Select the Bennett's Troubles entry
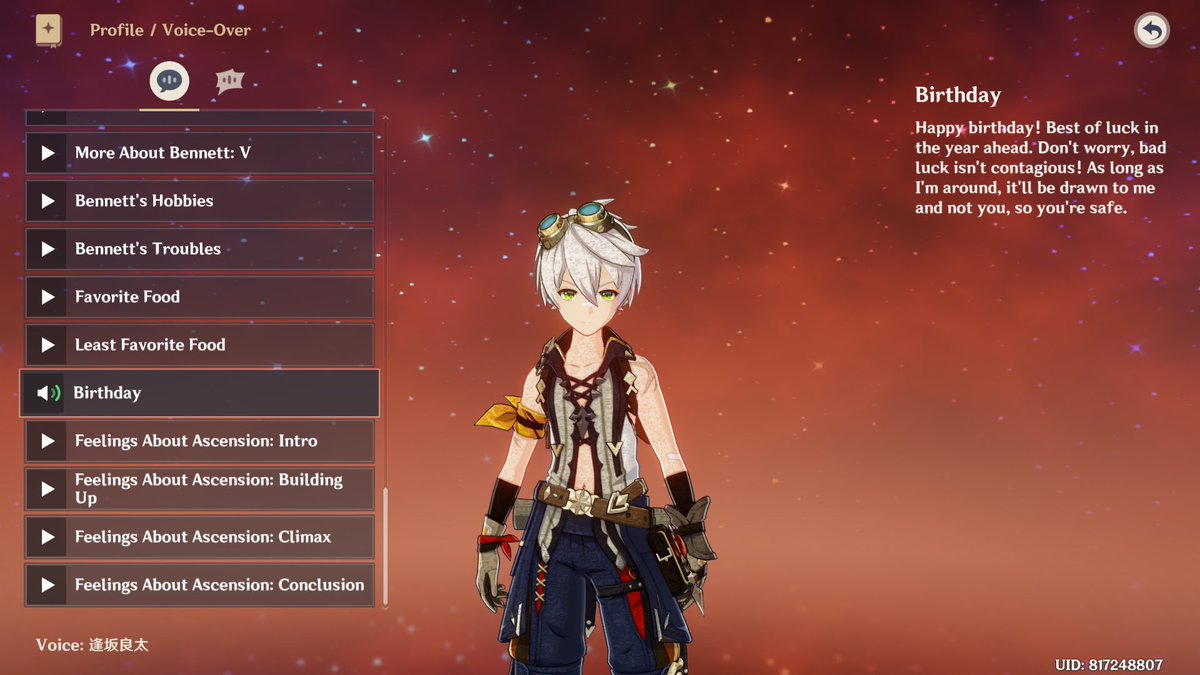Screen dimensions: 1200x675 coord(200,249)
